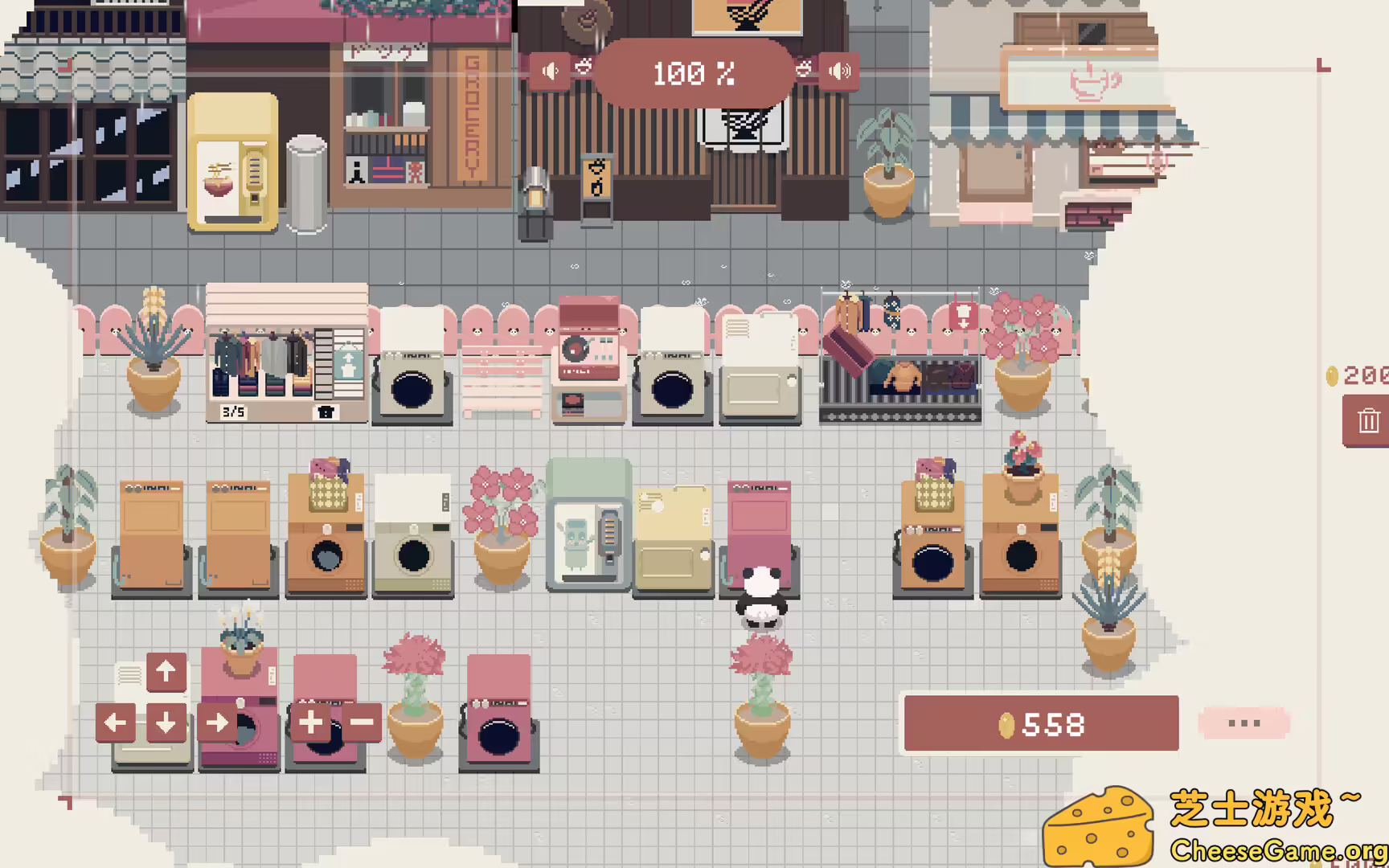1389x868 pixels.
Task: Click the down-arrow tag above the clothing rail
Action: point(963,316)
